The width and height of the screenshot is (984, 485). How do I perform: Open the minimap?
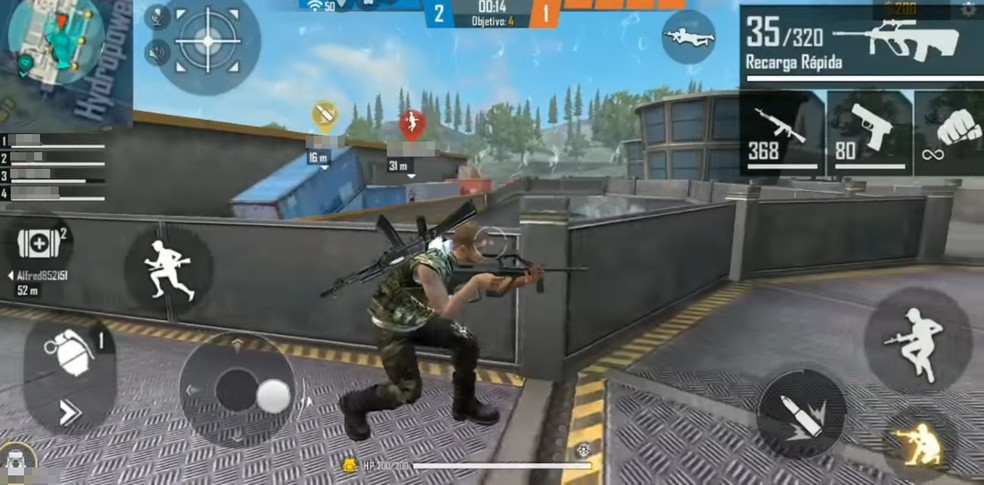58,38
